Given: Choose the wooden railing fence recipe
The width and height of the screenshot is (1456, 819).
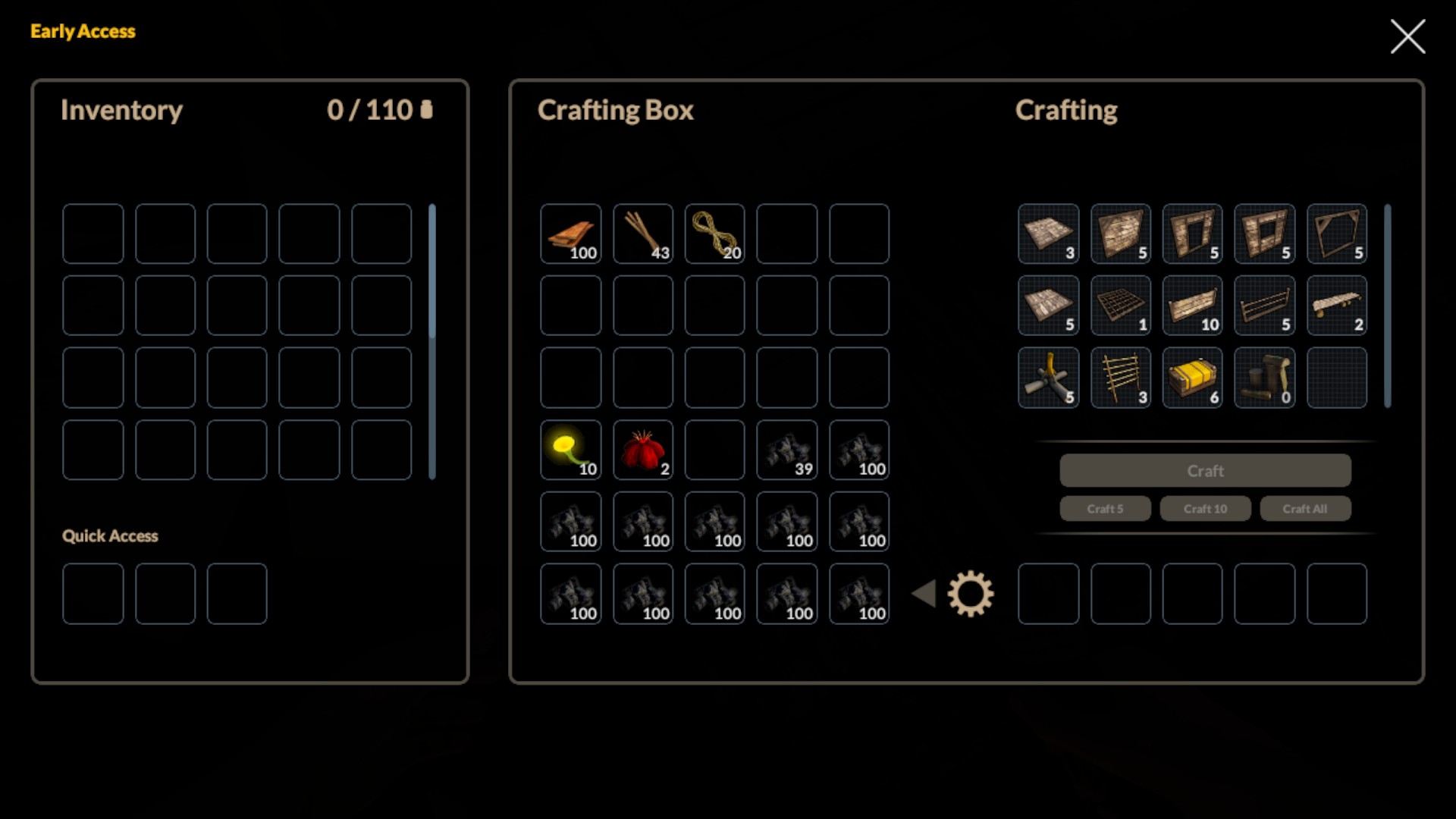Looking at the screenshot, I should [x=1264, y=306].
